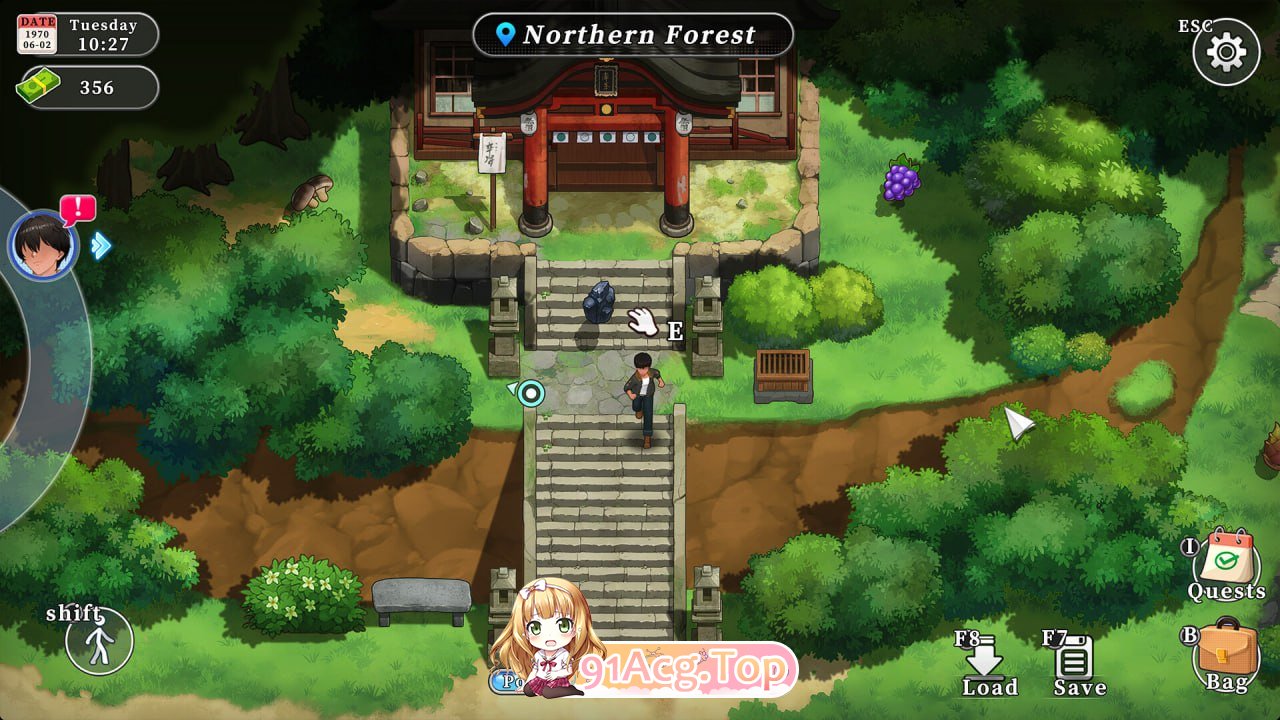This screenshot has height=720, width=1280.
Task: Toggle the cyan waypoint circle near the stairs
Action: click(531, 393)
